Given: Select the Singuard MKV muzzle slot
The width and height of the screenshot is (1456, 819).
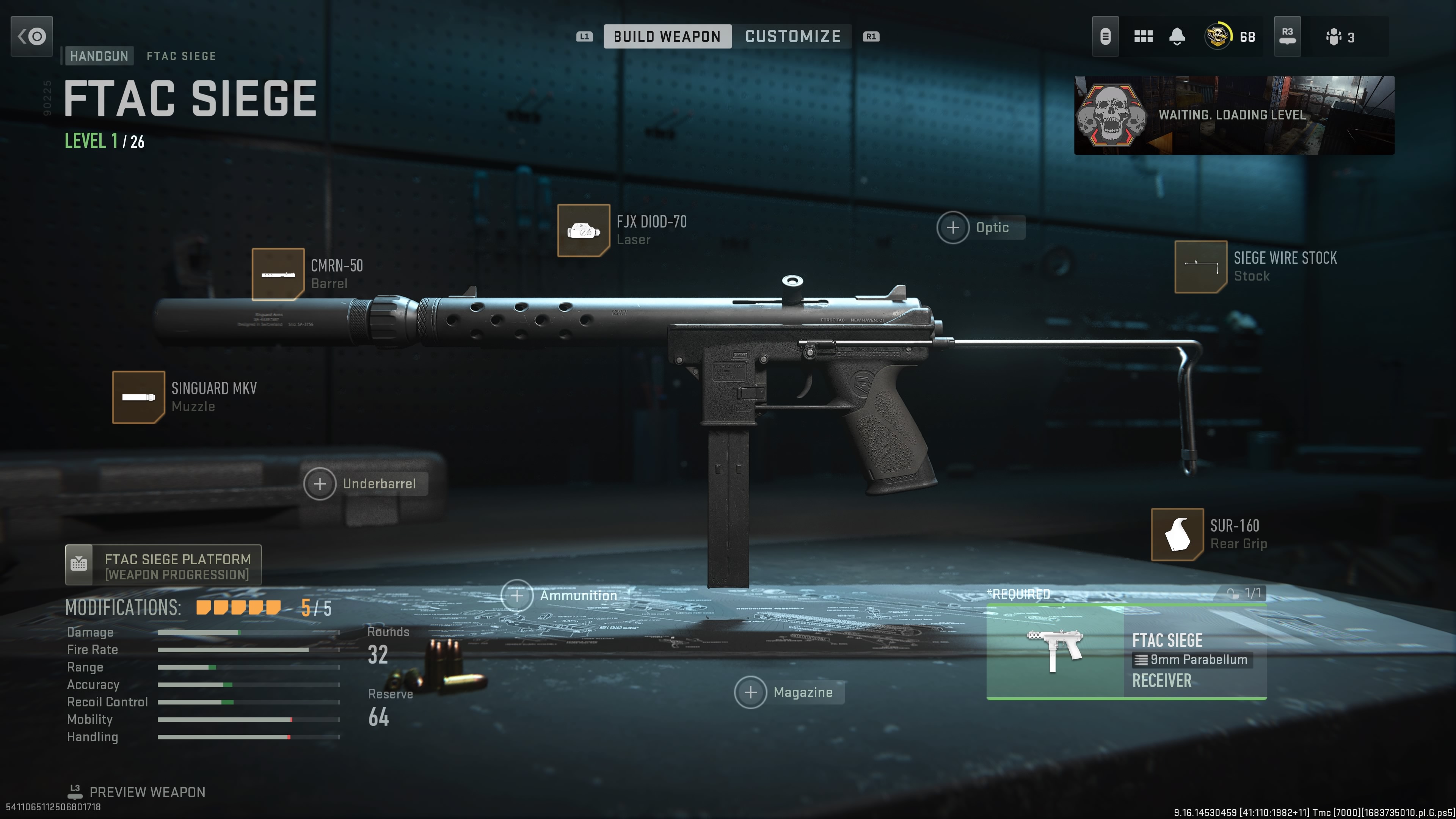Looking at the screenshot, I should (x=138, y=397).
